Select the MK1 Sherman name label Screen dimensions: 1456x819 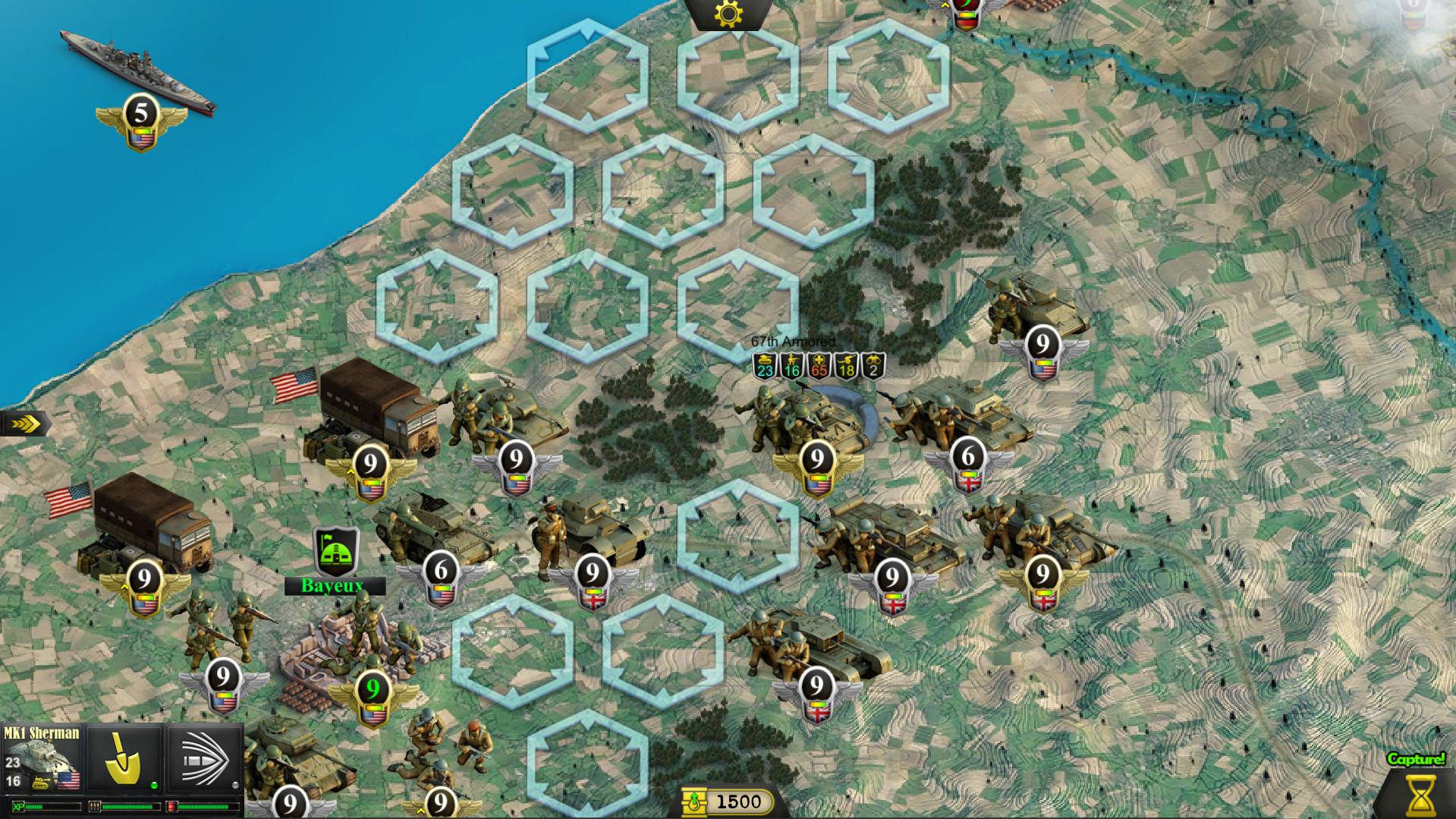42,733
